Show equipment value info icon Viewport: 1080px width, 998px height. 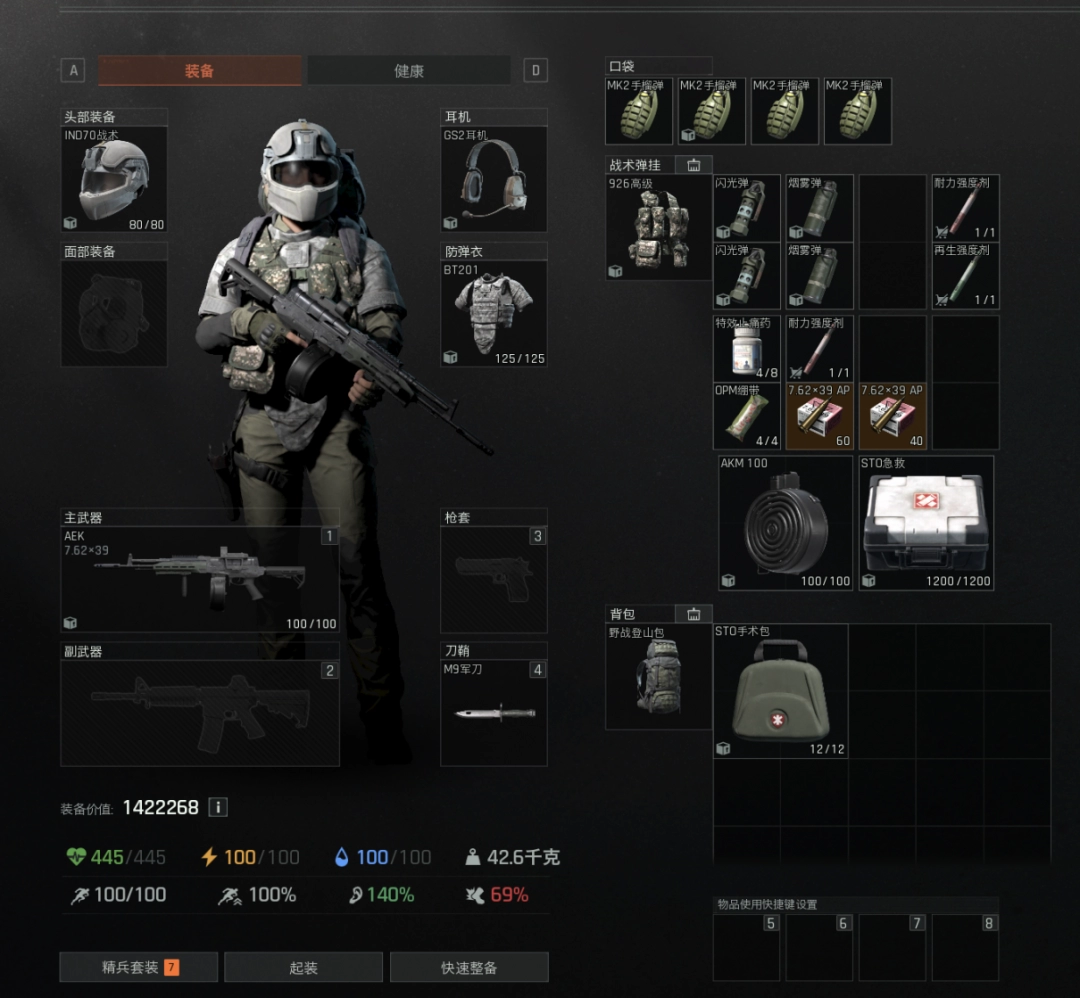(x=218, y=807)
